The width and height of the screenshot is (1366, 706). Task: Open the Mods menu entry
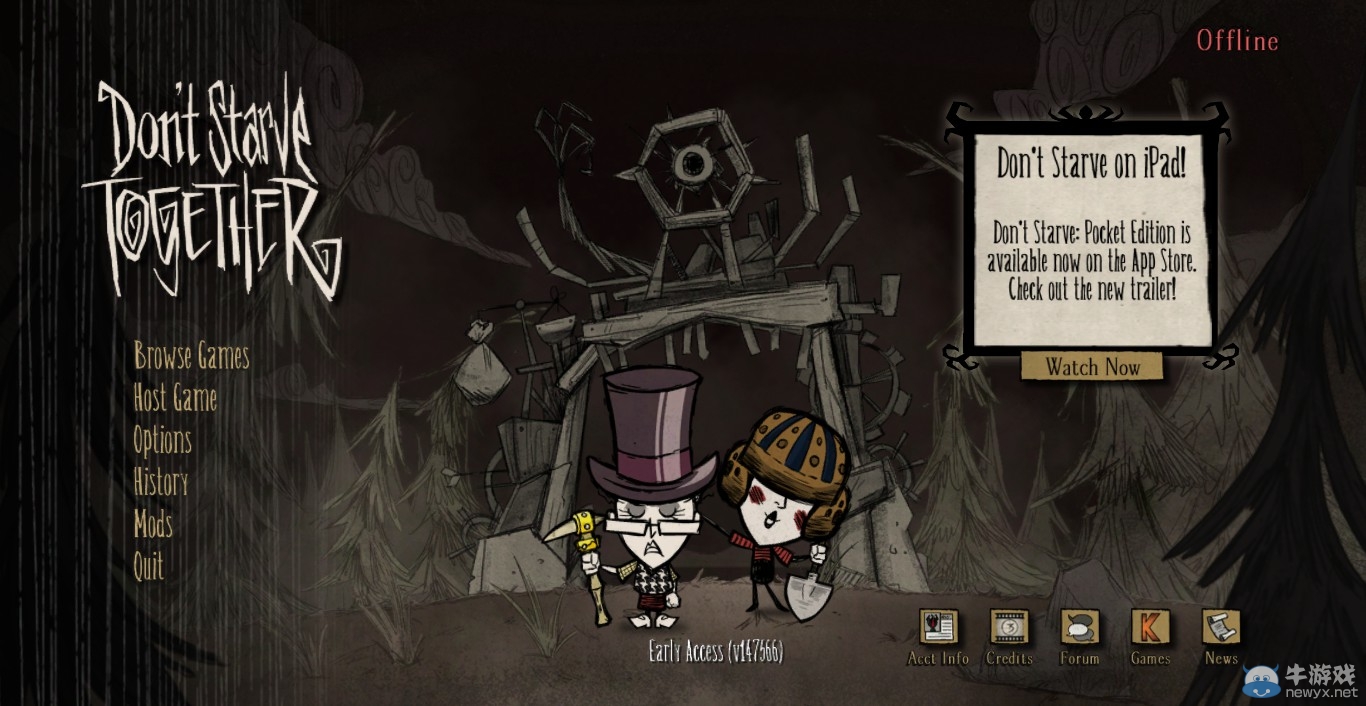tap(153, 524)
